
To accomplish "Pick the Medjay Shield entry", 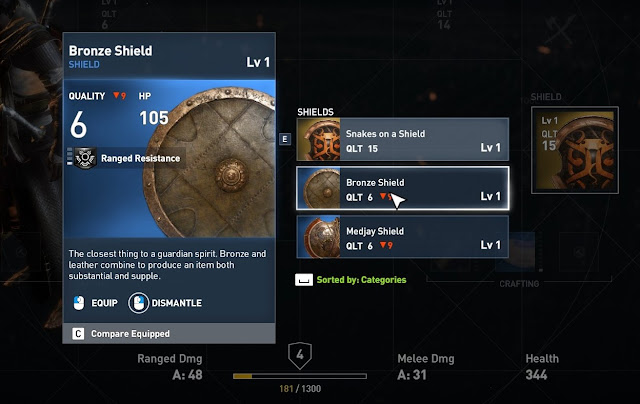I will click(x=402, y=237).
